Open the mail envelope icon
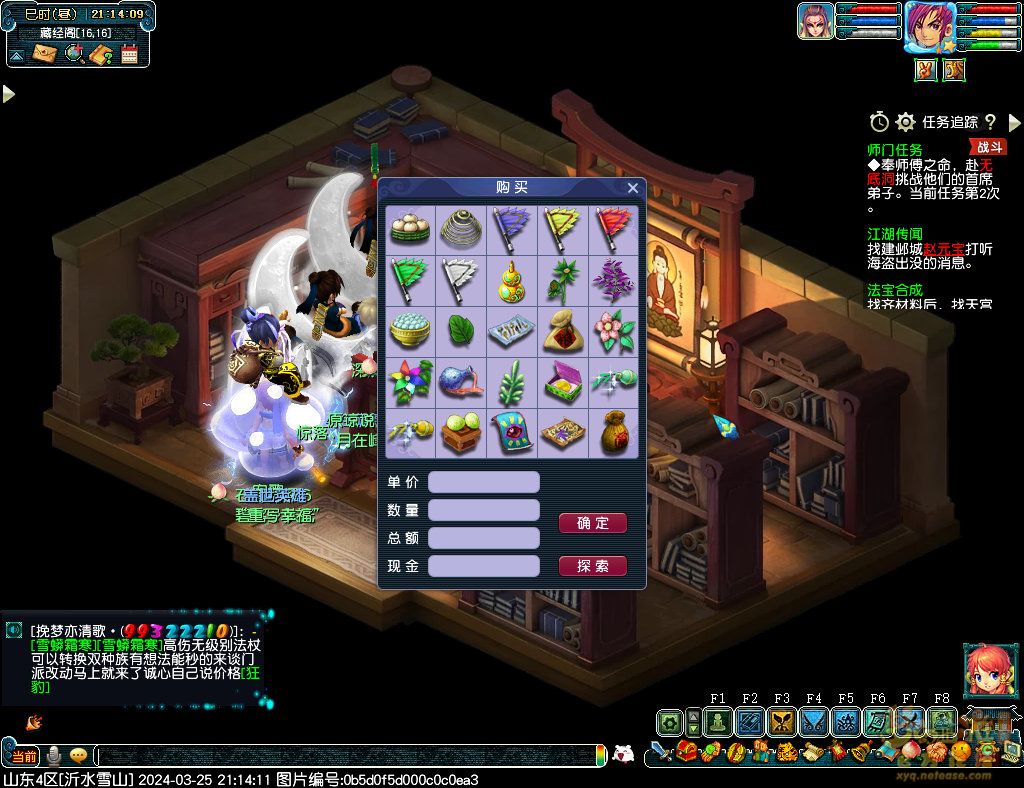Viewport: 1024px width, 788px height. click(x=45, y=54)
